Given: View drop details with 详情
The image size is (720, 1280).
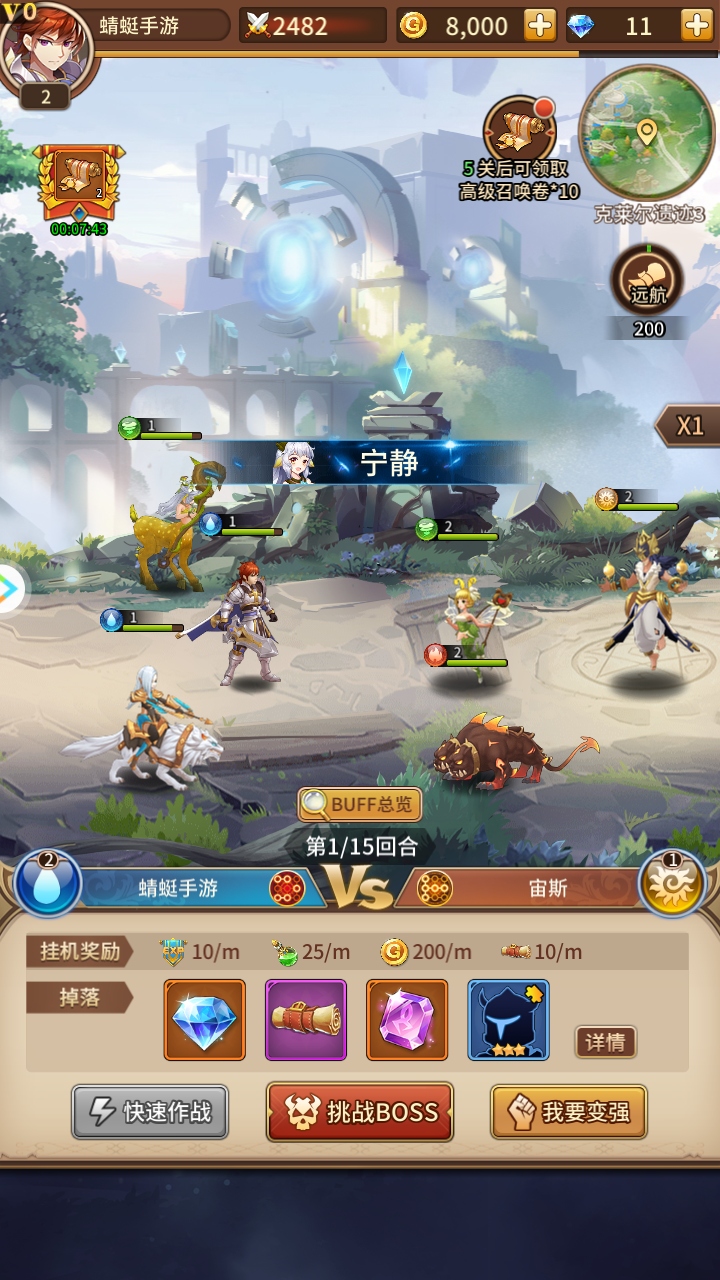Looking at the screenshot, I should tap(605, 1042).
